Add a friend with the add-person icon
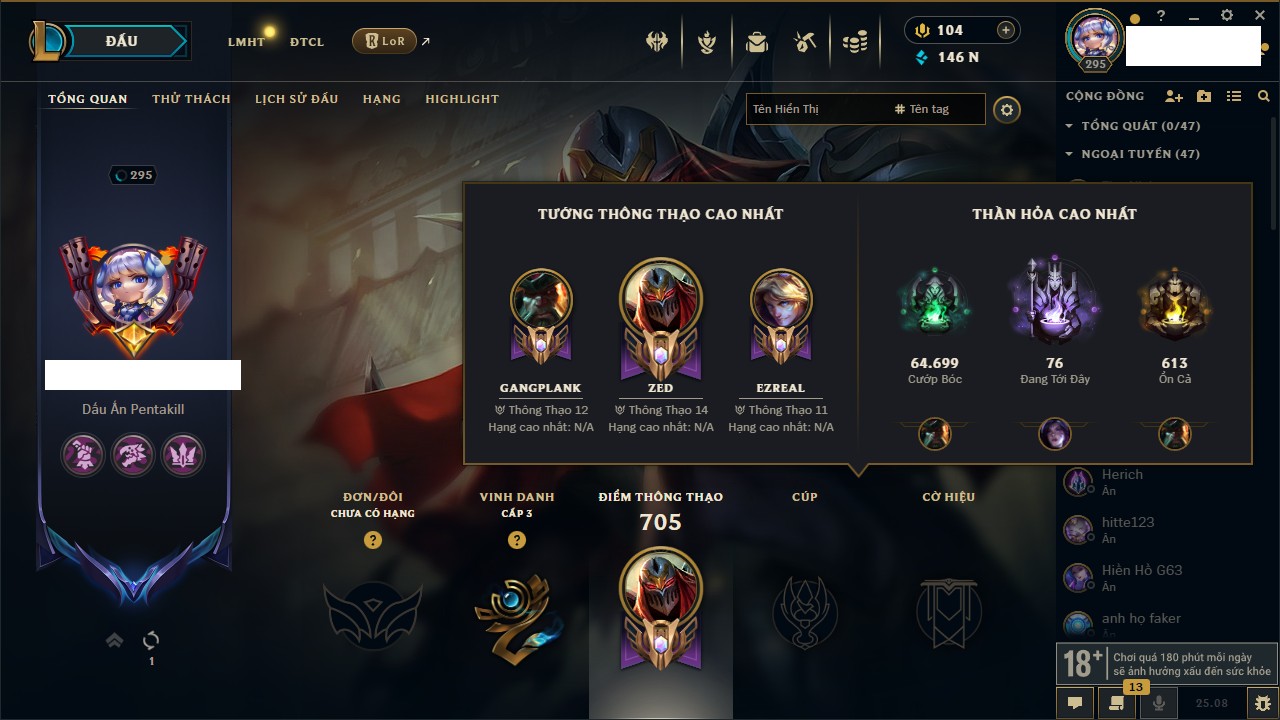 click(x=1174, y=96)
